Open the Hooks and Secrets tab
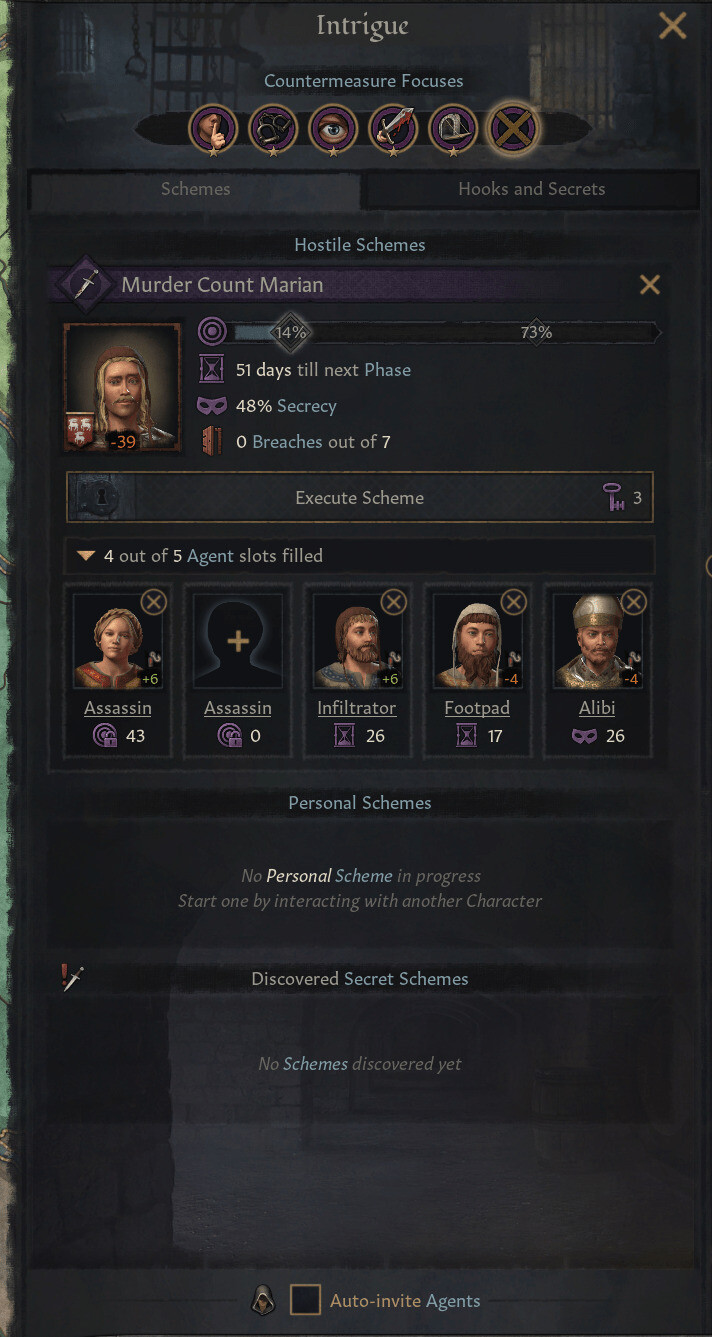 pos(531,189)
